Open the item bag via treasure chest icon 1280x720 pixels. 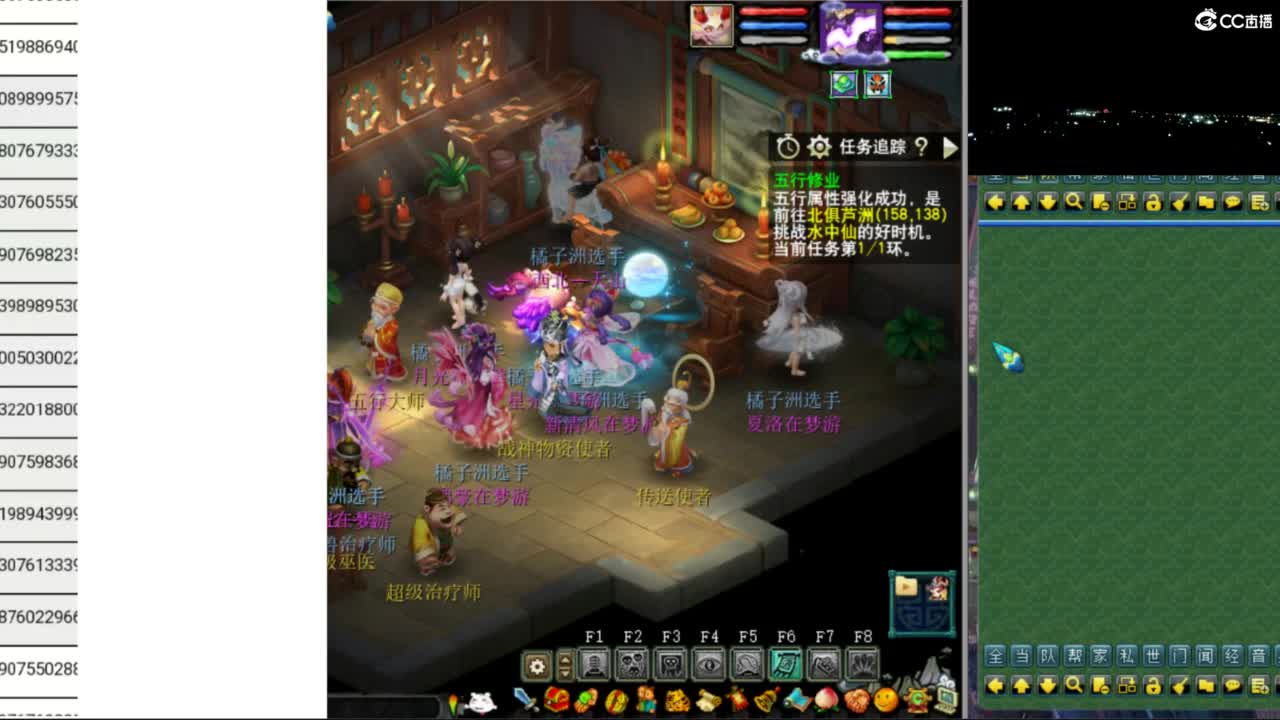point(556,700)
